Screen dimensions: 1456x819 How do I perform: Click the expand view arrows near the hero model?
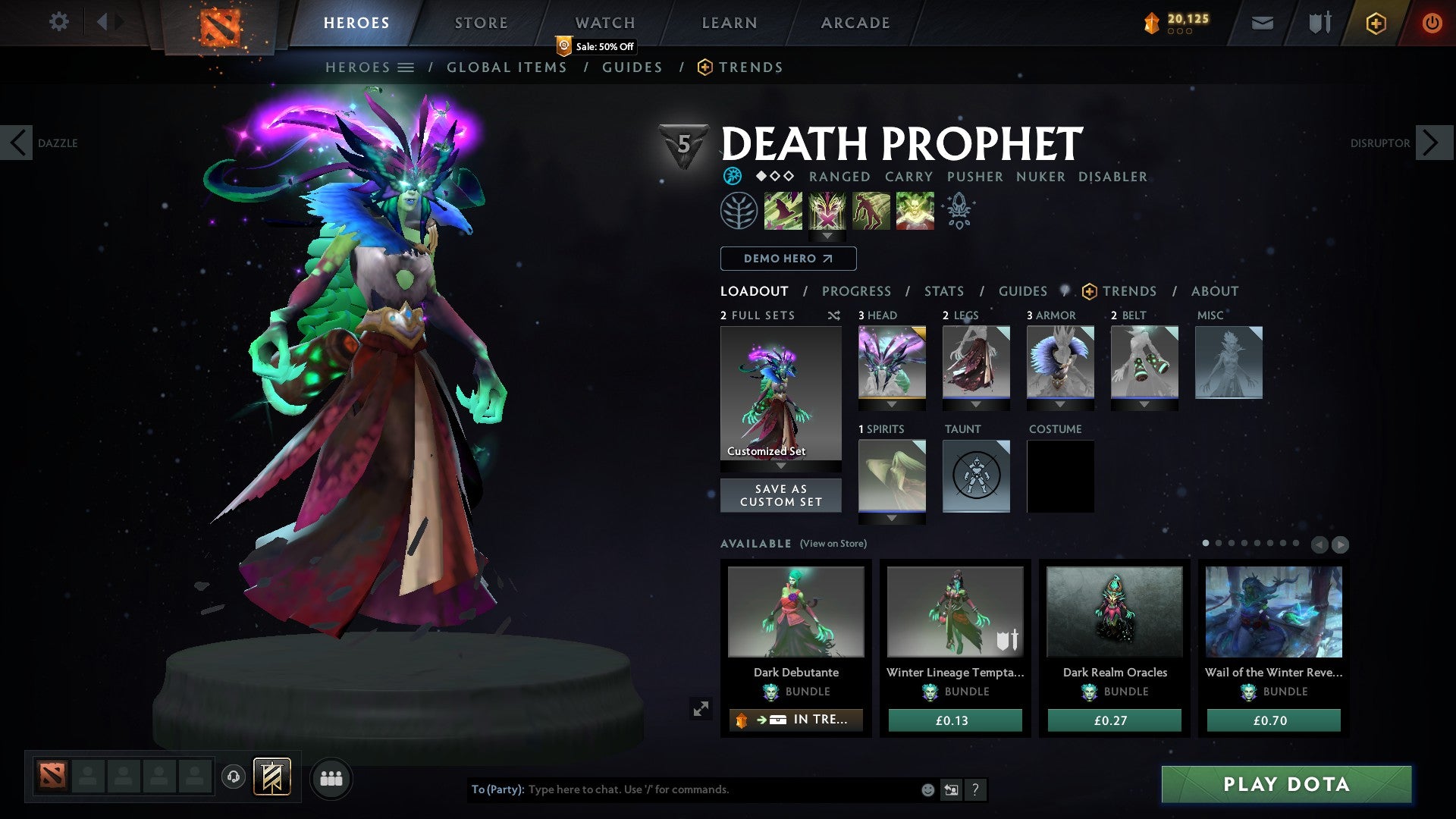point(701,708)
